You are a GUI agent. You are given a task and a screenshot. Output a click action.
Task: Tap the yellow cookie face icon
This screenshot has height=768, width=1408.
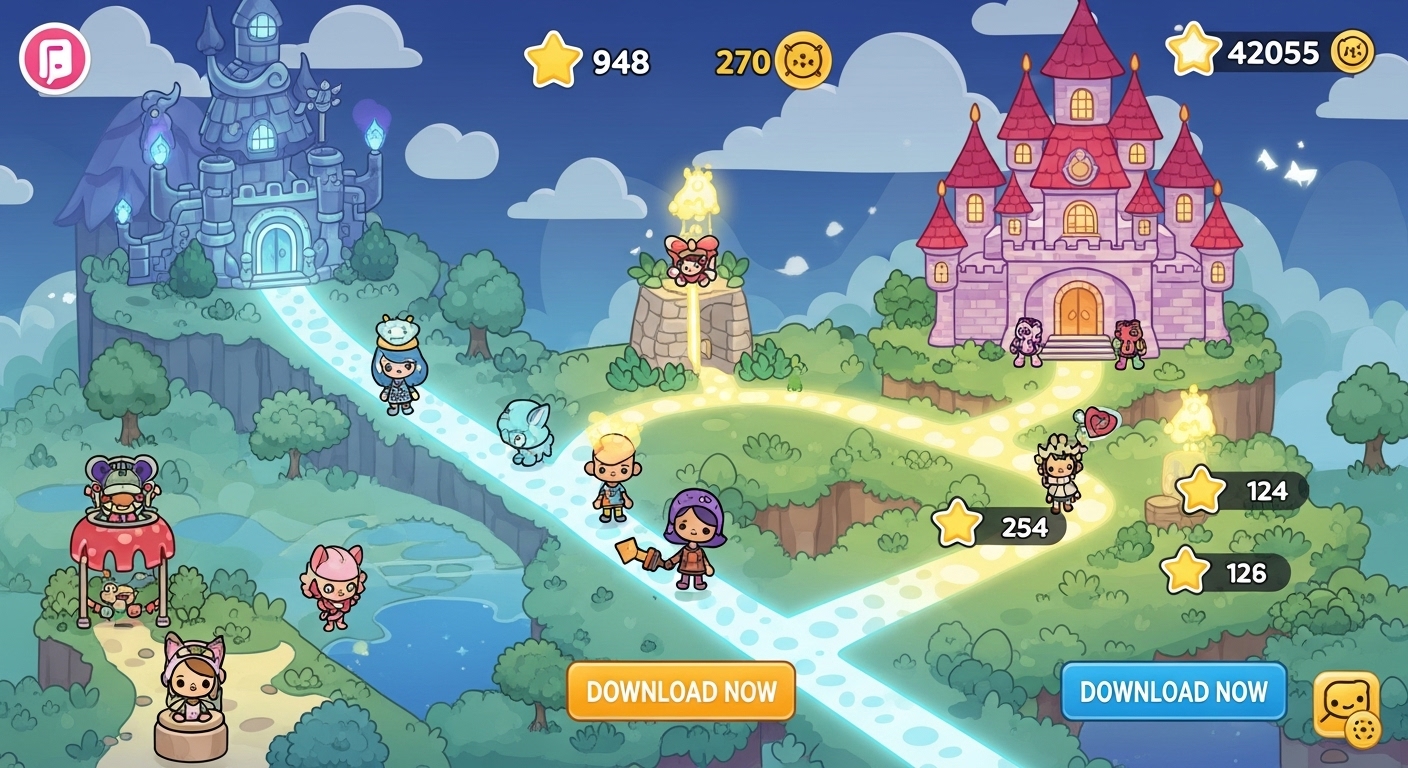1347,707
